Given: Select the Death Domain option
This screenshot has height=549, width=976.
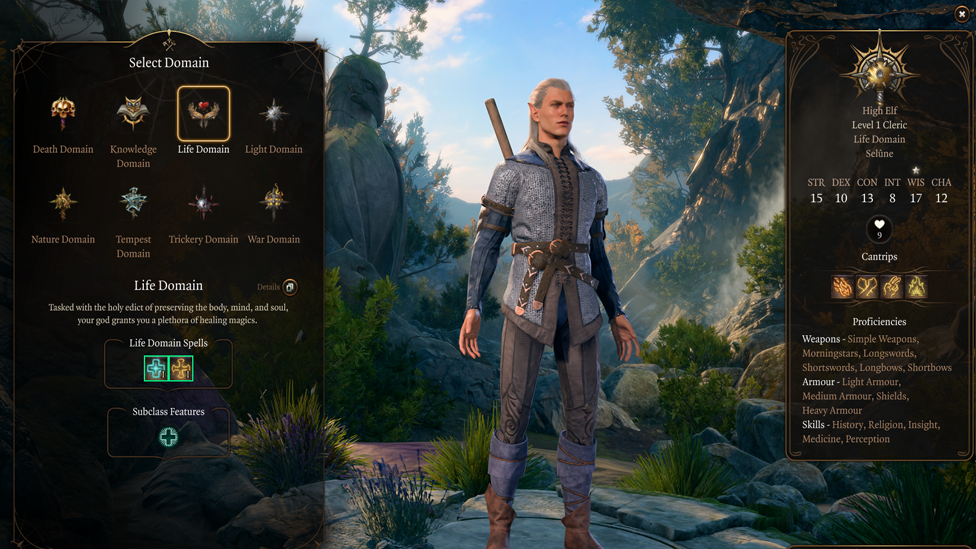Looking at the screenshot, I should coord(63,114).
